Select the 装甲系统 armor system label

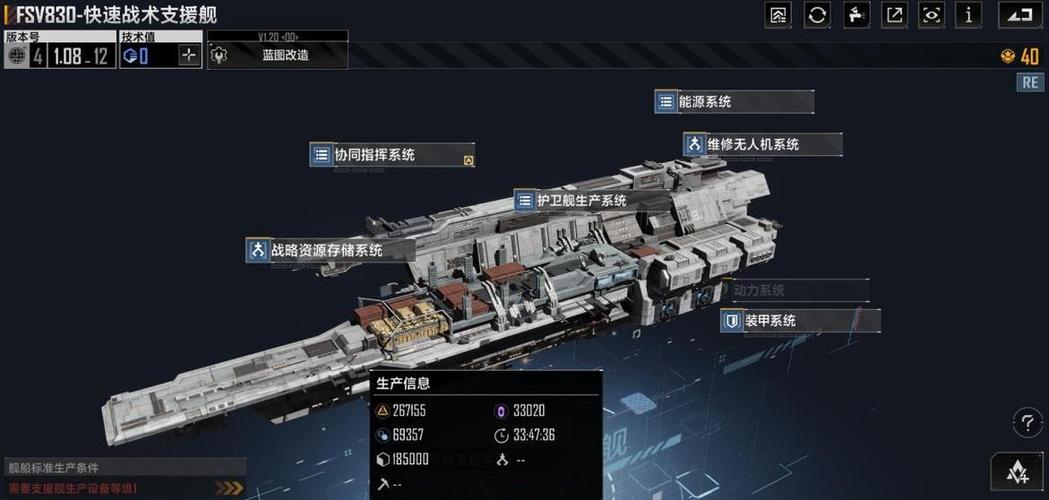point(799,321)
